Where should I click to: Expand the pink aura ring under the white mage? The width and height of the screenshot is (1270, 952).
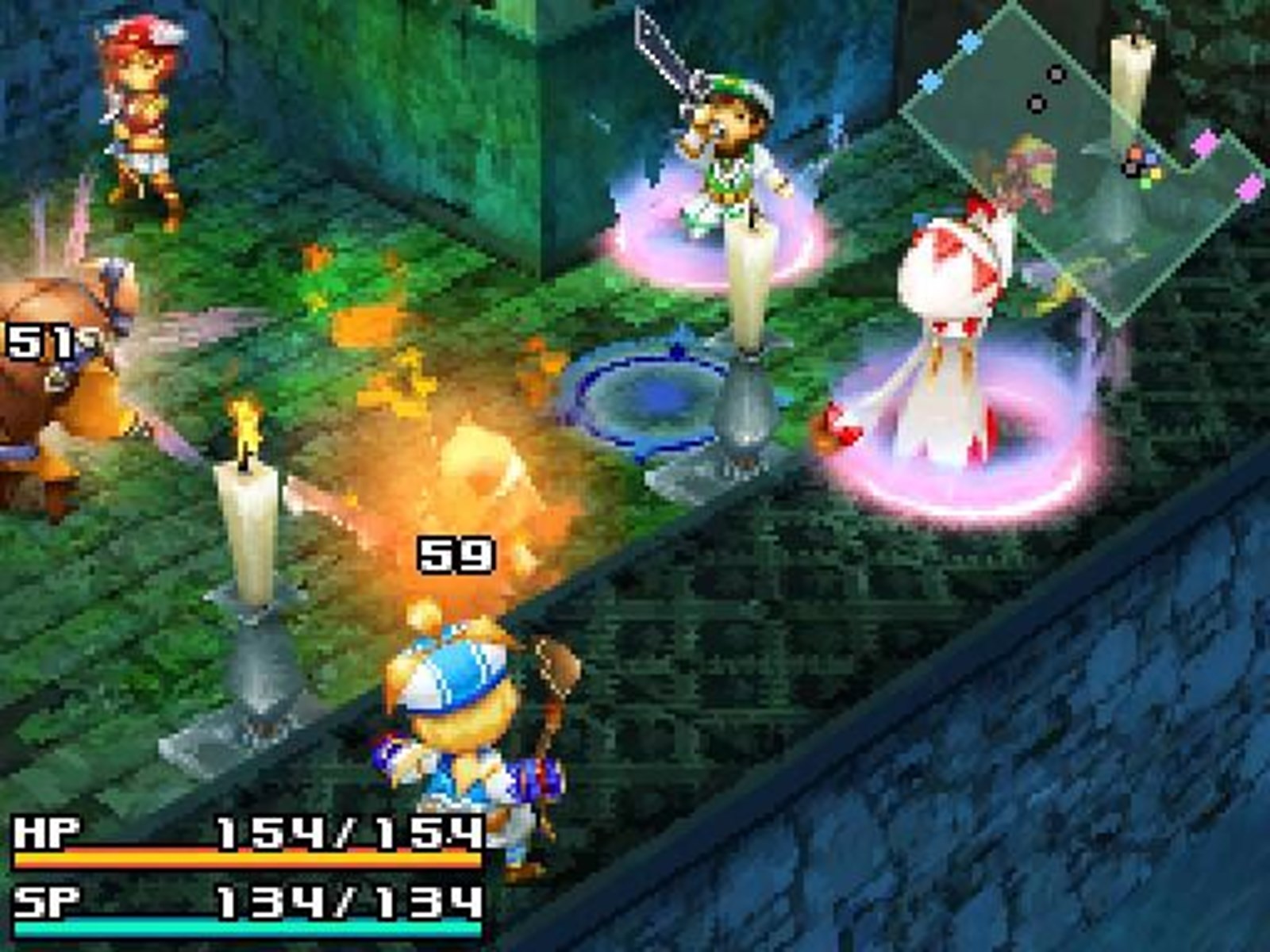tap(952, 476)
